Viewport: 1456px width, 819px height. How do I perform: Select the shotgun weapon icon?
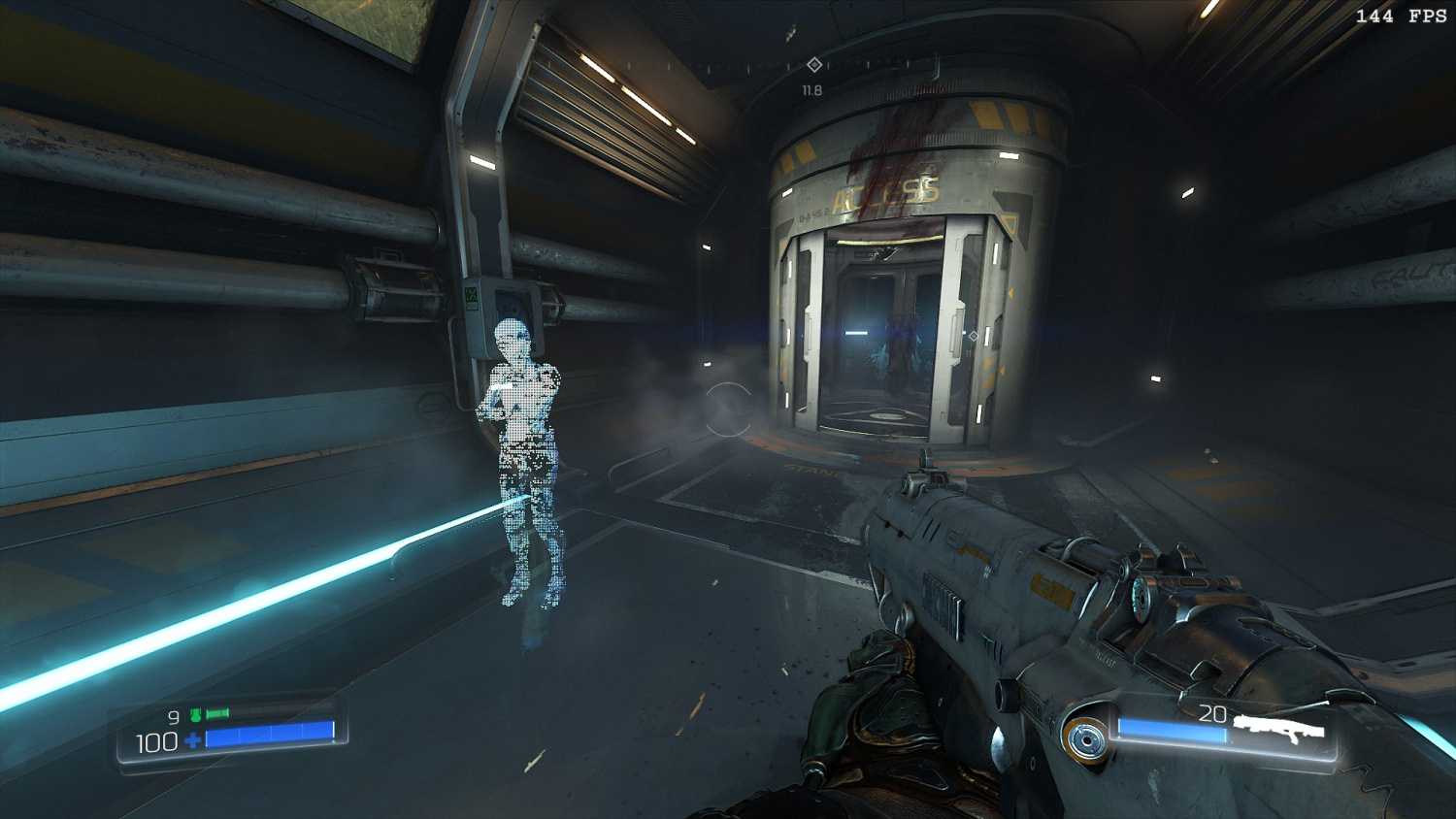pyautogui.click(x=1279, y=728)
